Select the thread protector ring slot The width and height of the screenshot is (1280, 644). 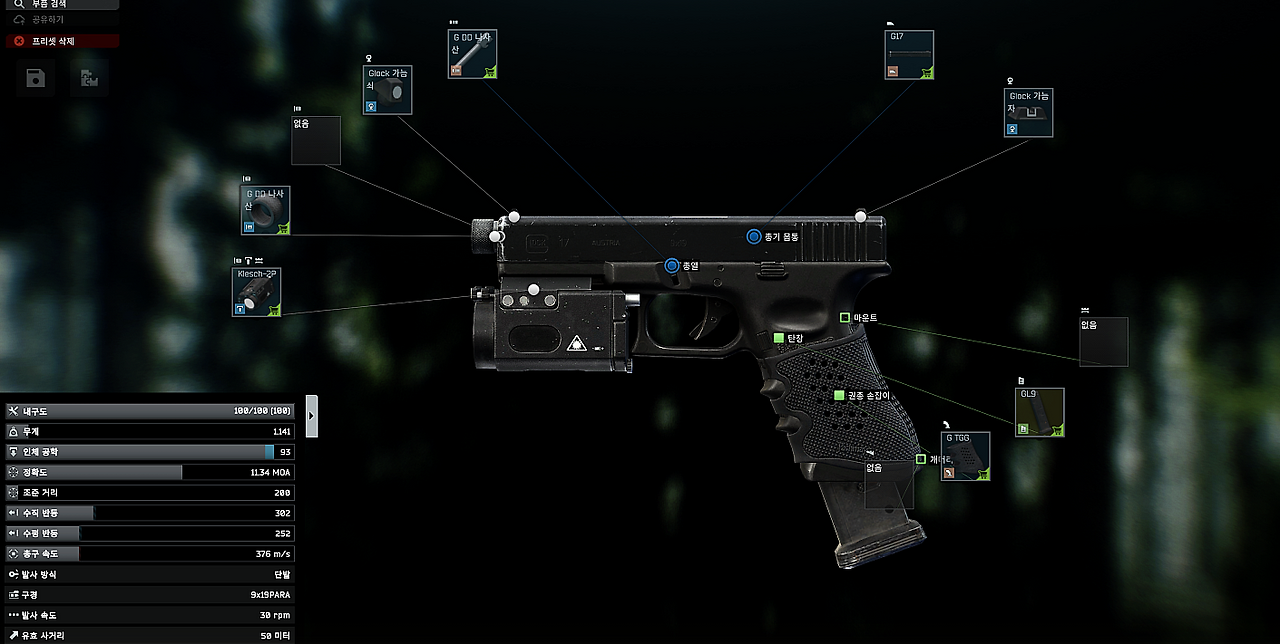pyautogui.click(x=265, y=210)
